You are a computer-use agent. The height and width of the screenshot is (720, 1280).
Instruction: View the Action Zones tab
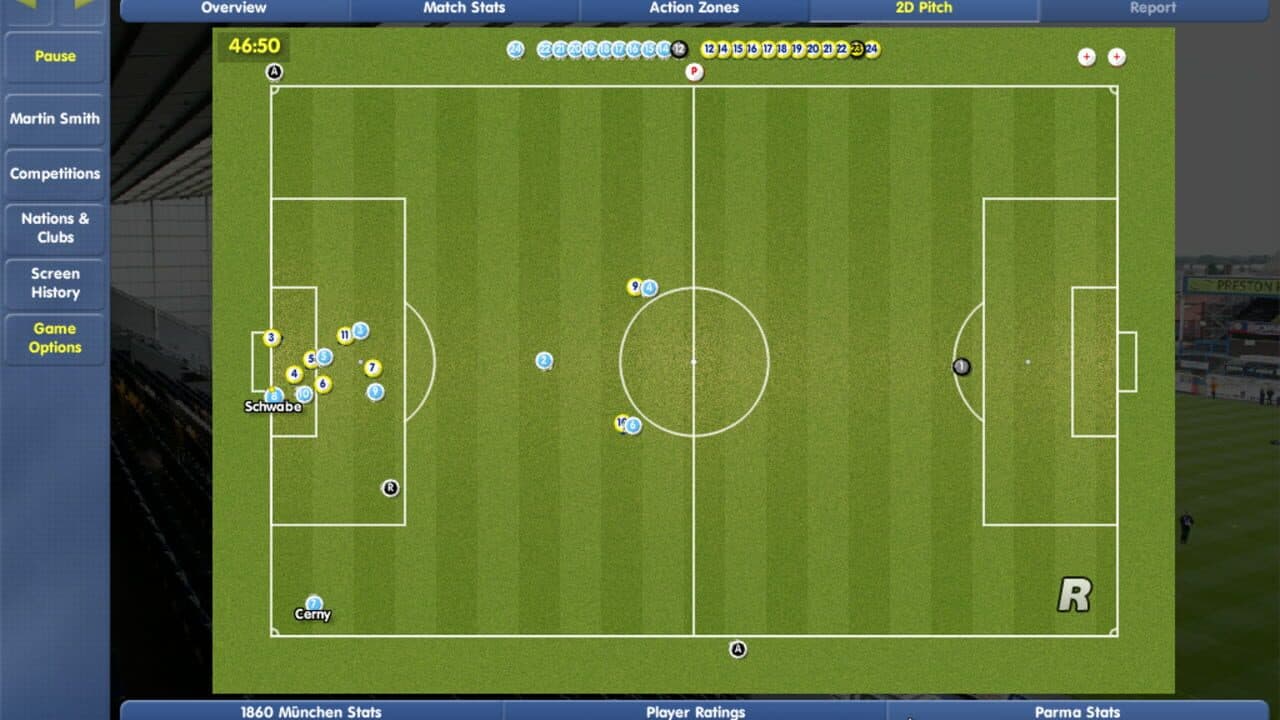tap(693, 8)
